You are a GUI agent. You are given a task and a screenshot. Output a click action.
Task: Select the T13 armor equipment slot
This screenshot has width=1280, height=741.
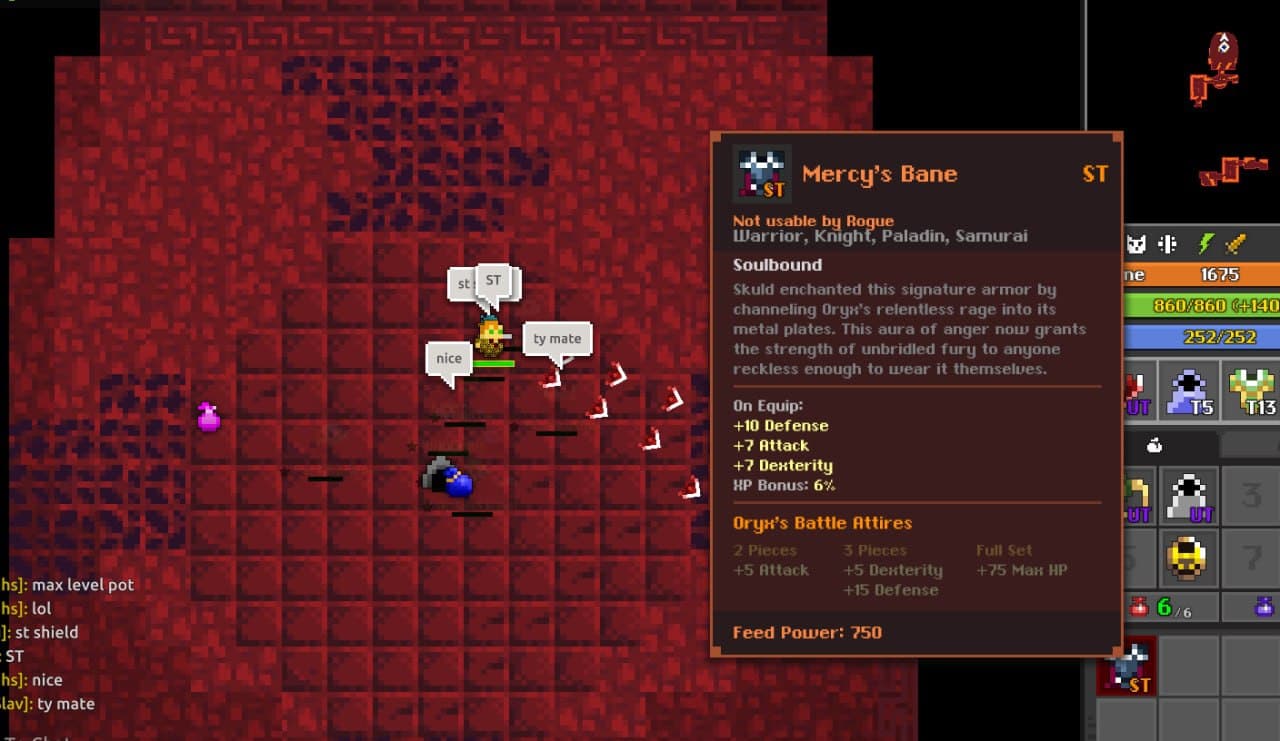[x=1250, y=390]
